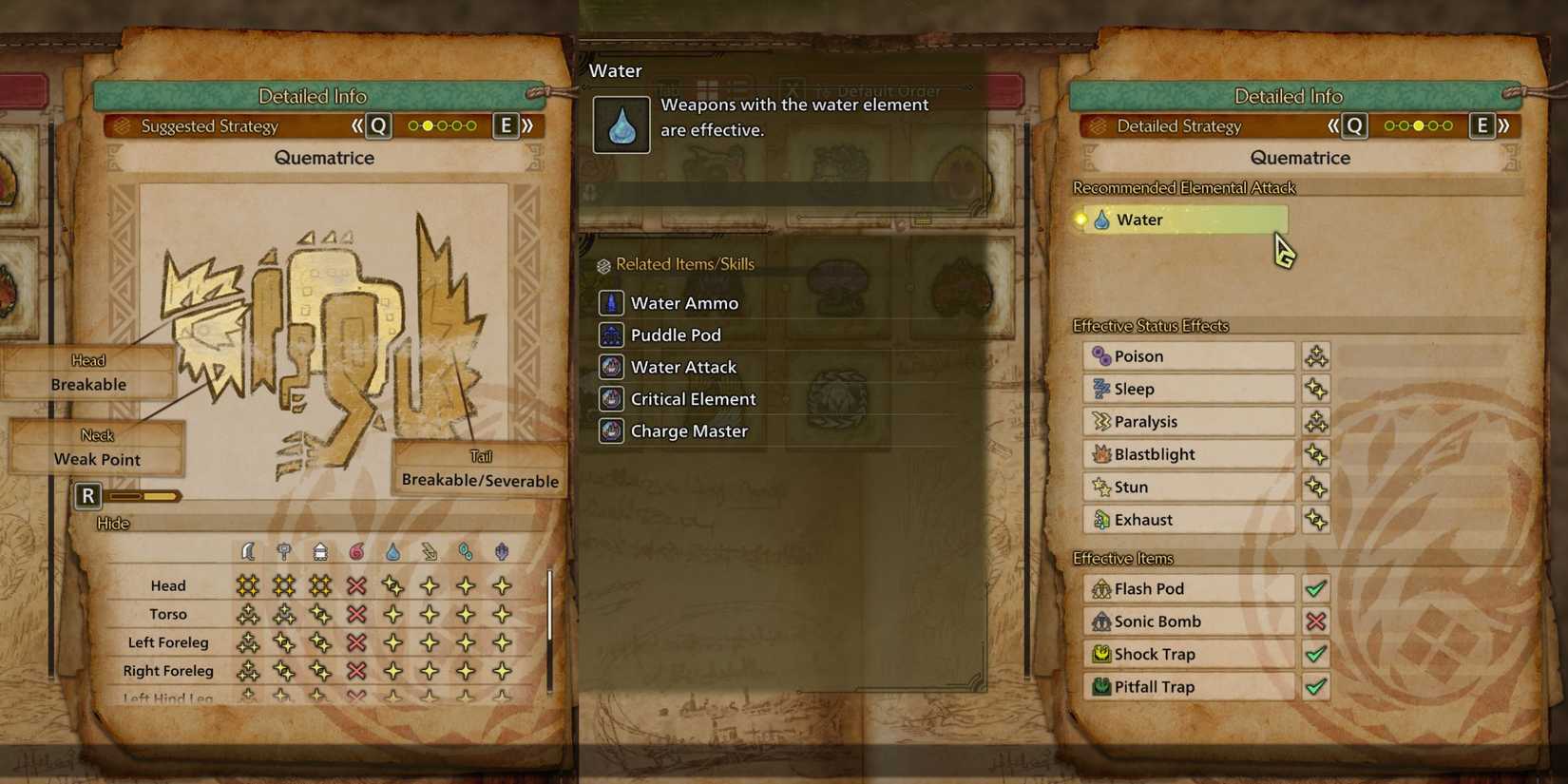Click the page position dot indicator
The height and width of the screenshot is (784, 1568).
[1420, 124]
